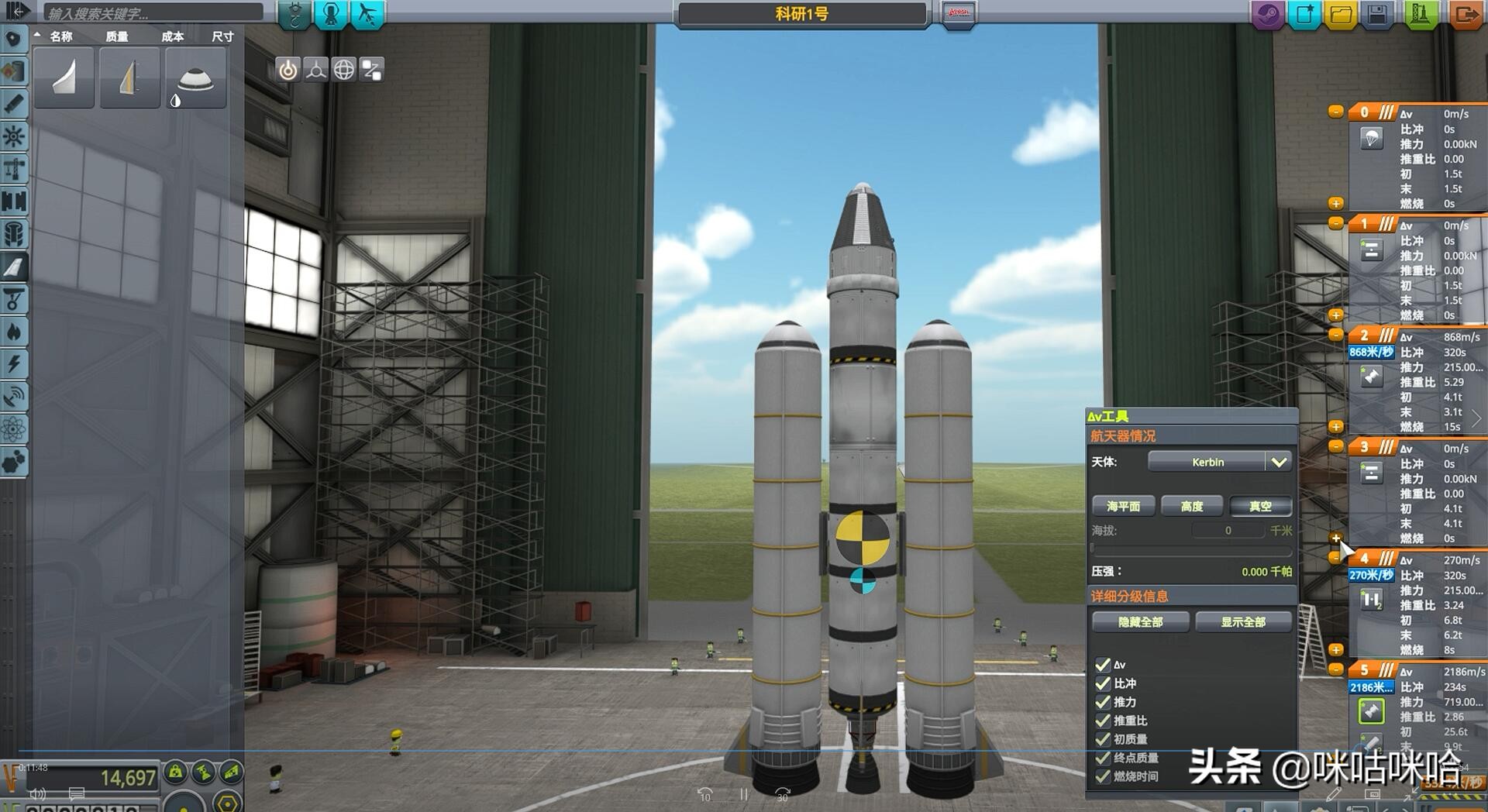Click the vessel name field 科研1号
The height and width of the screenshot is (812, 1488).
pos(801,14)
